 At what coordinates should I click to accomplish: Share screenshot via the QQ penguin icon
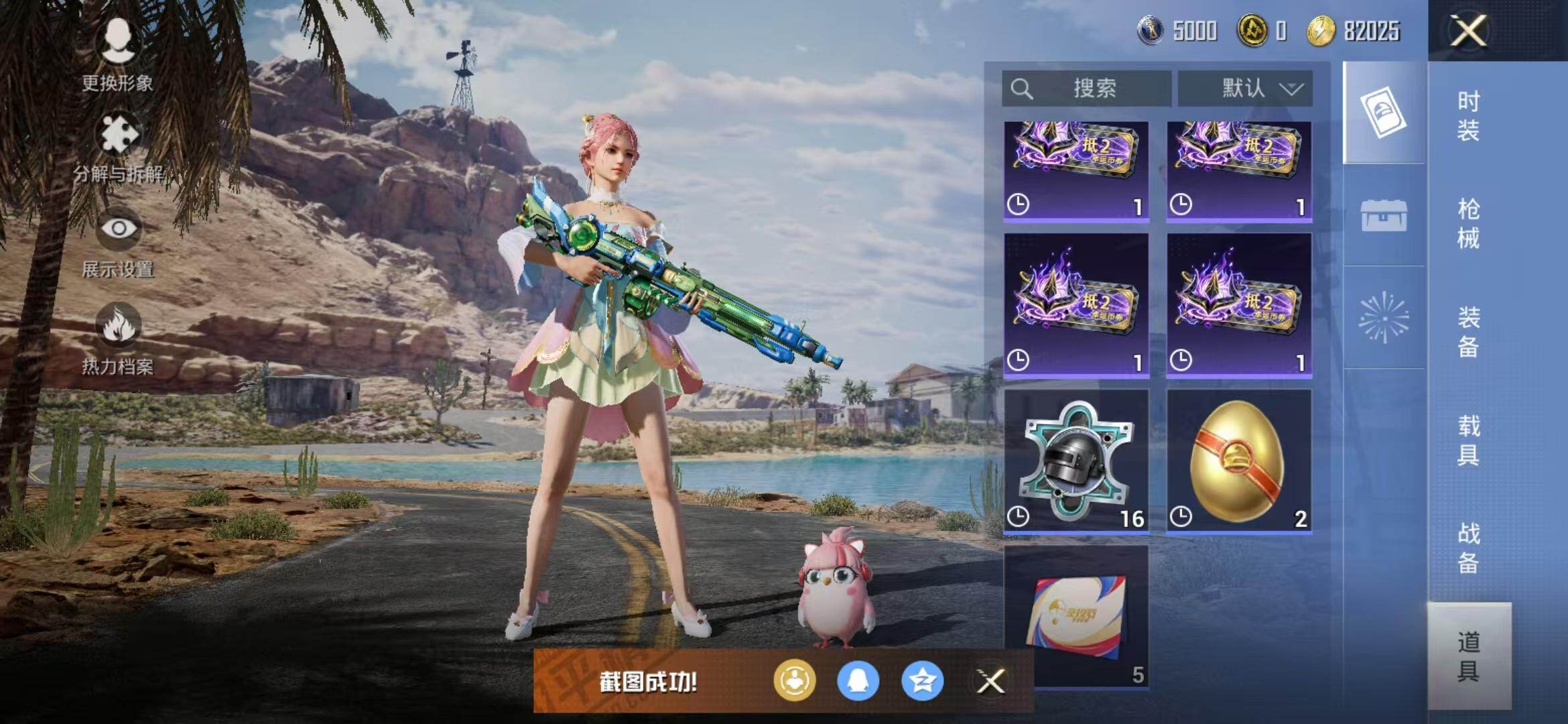coord(858,681)
